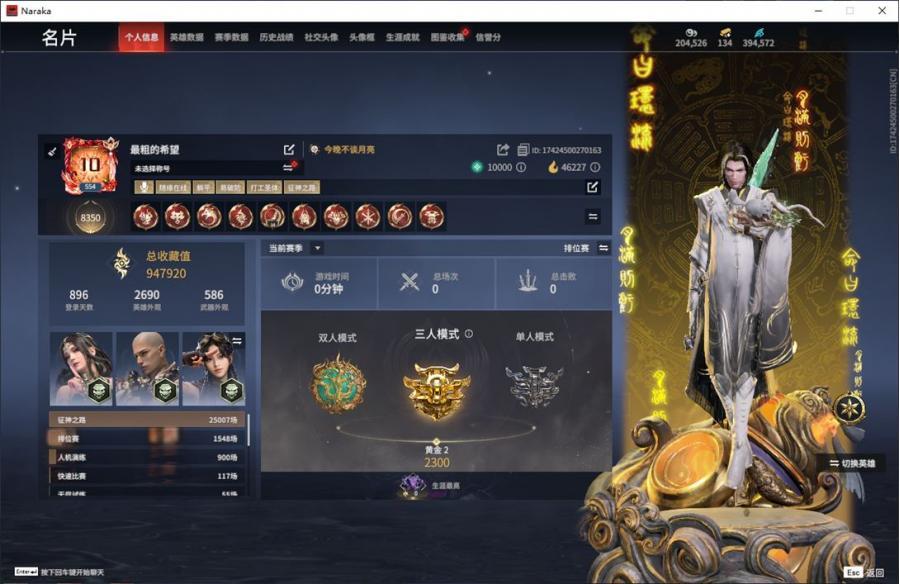The image size is (900, 584).
Task: Close the Naraka window
Action: tap(882, 10)
